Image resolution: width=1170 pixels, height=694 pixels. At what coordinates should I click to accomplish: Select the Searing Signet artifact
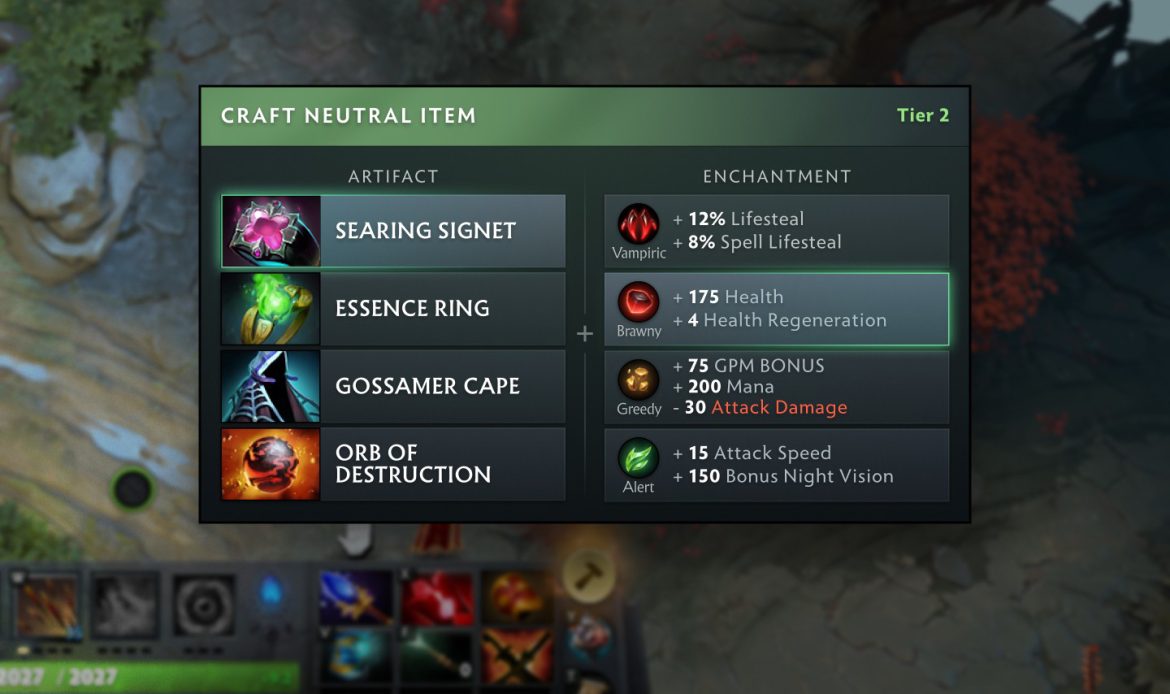tap(393, 231)
